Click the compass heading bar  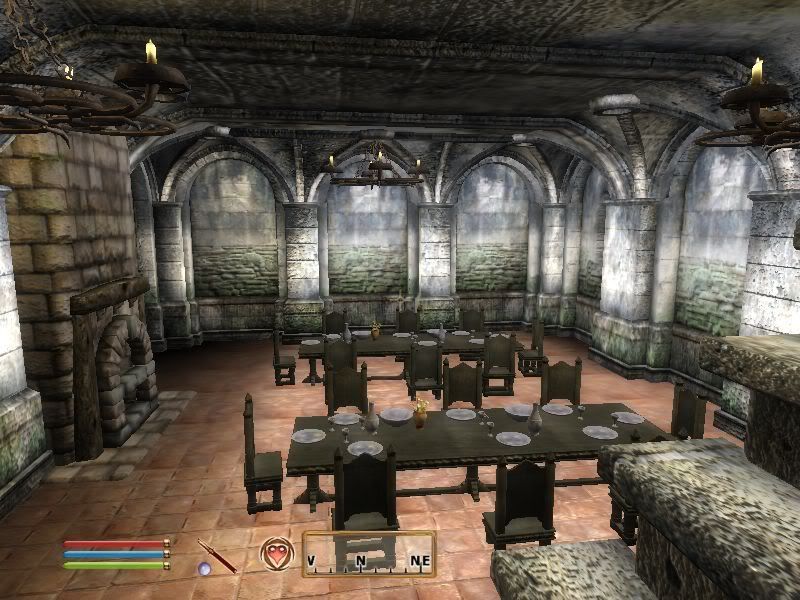(368, 556)
